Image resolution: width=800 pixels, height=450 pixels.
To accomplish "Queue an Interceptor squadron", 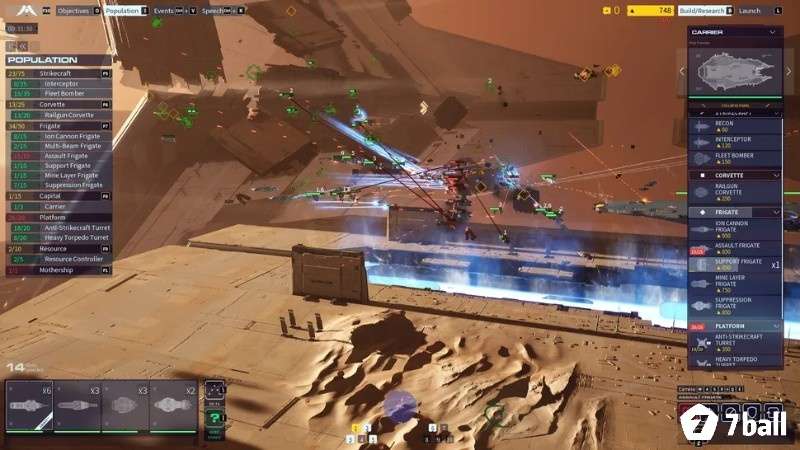I will click(734, 142).
